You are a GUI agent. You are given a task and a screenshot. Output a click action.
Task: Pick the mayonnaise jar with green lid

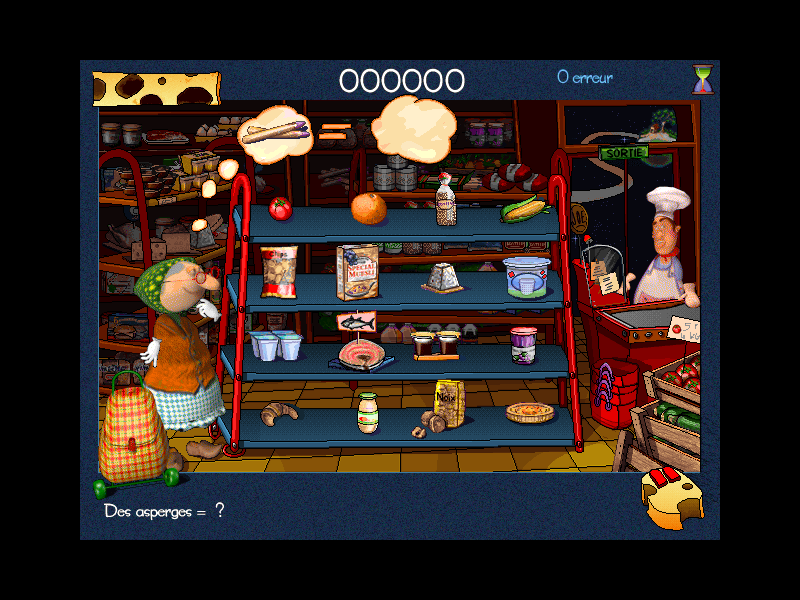click(x=368, y=413)
